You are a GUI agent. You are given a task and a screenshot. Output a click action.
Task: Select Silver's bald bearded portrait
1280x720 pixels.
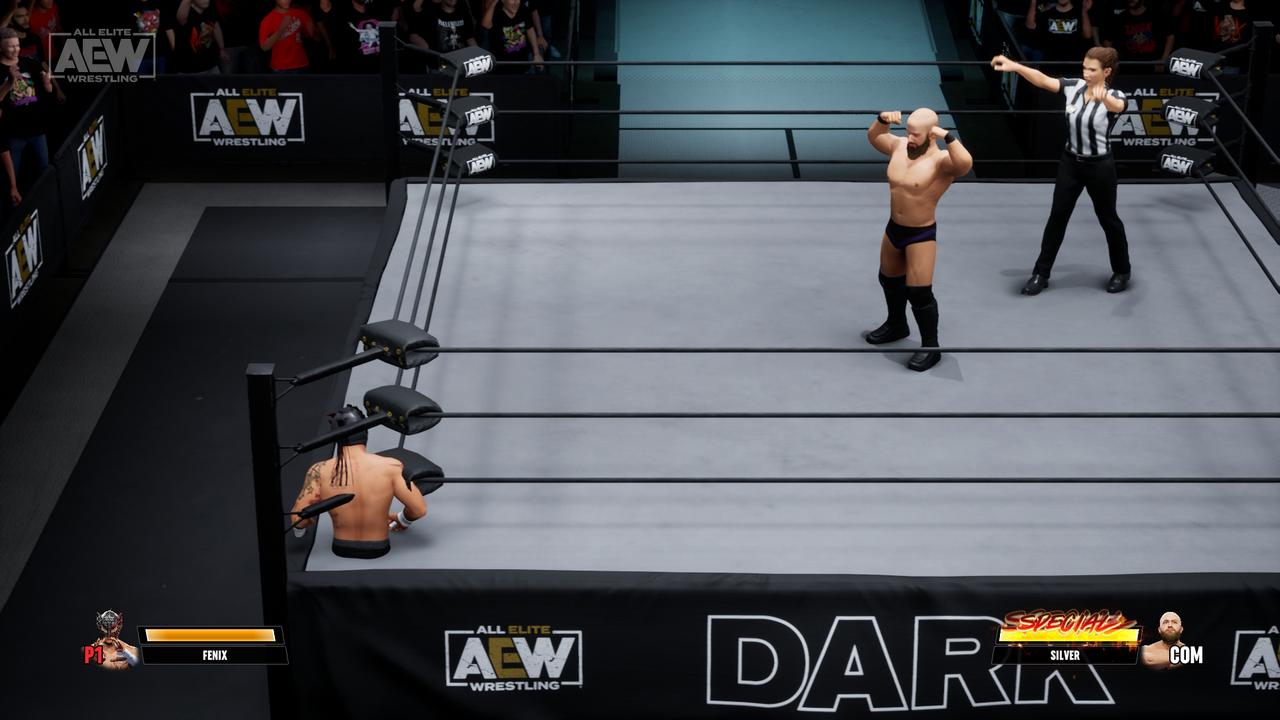point(1166,638)
